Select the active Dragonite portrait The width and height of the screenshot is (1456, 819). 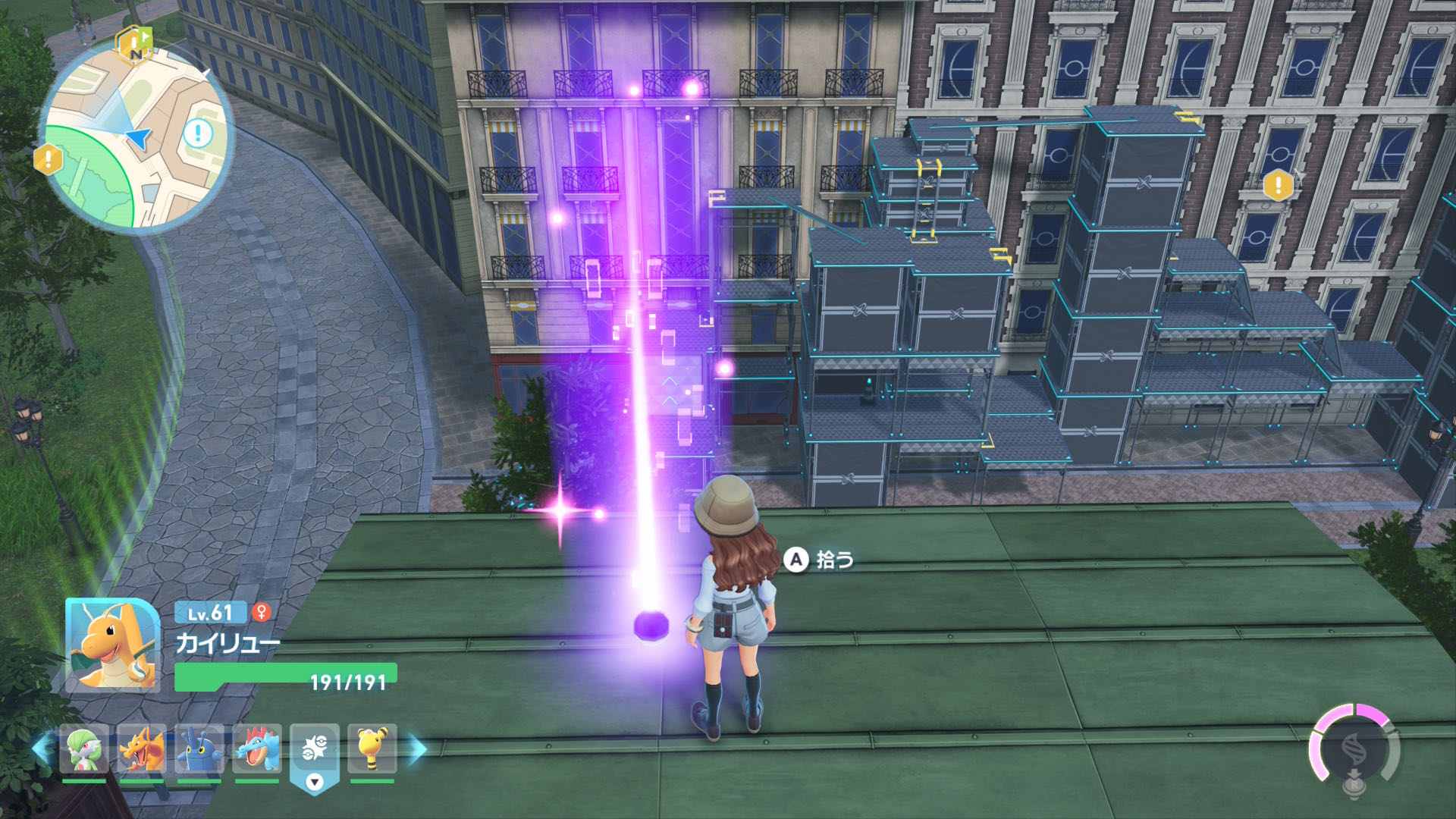[112, 645]
